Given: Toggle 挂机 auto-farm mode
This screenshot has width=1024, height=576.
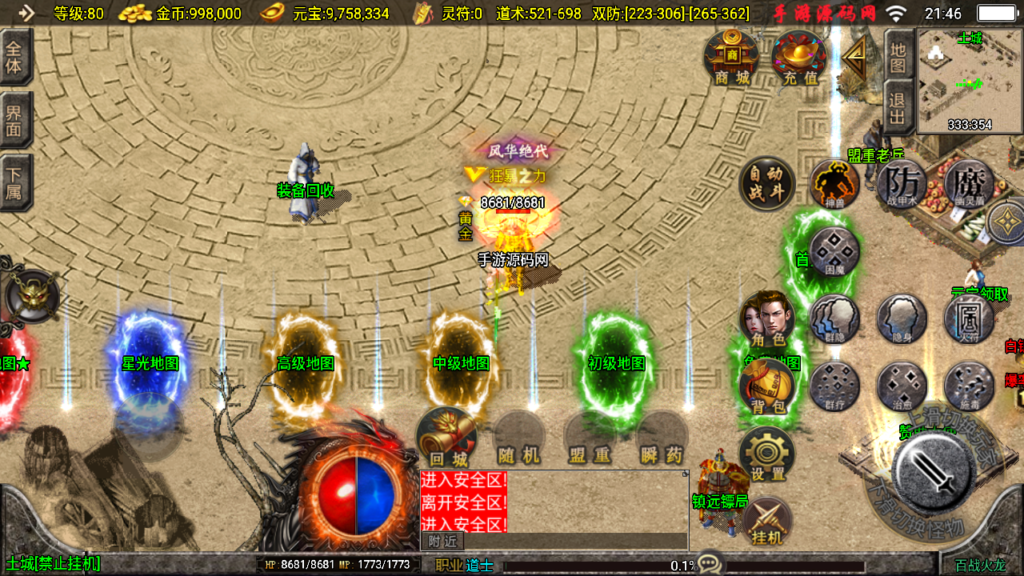Looking at the screenshot, I should (766, 520).
